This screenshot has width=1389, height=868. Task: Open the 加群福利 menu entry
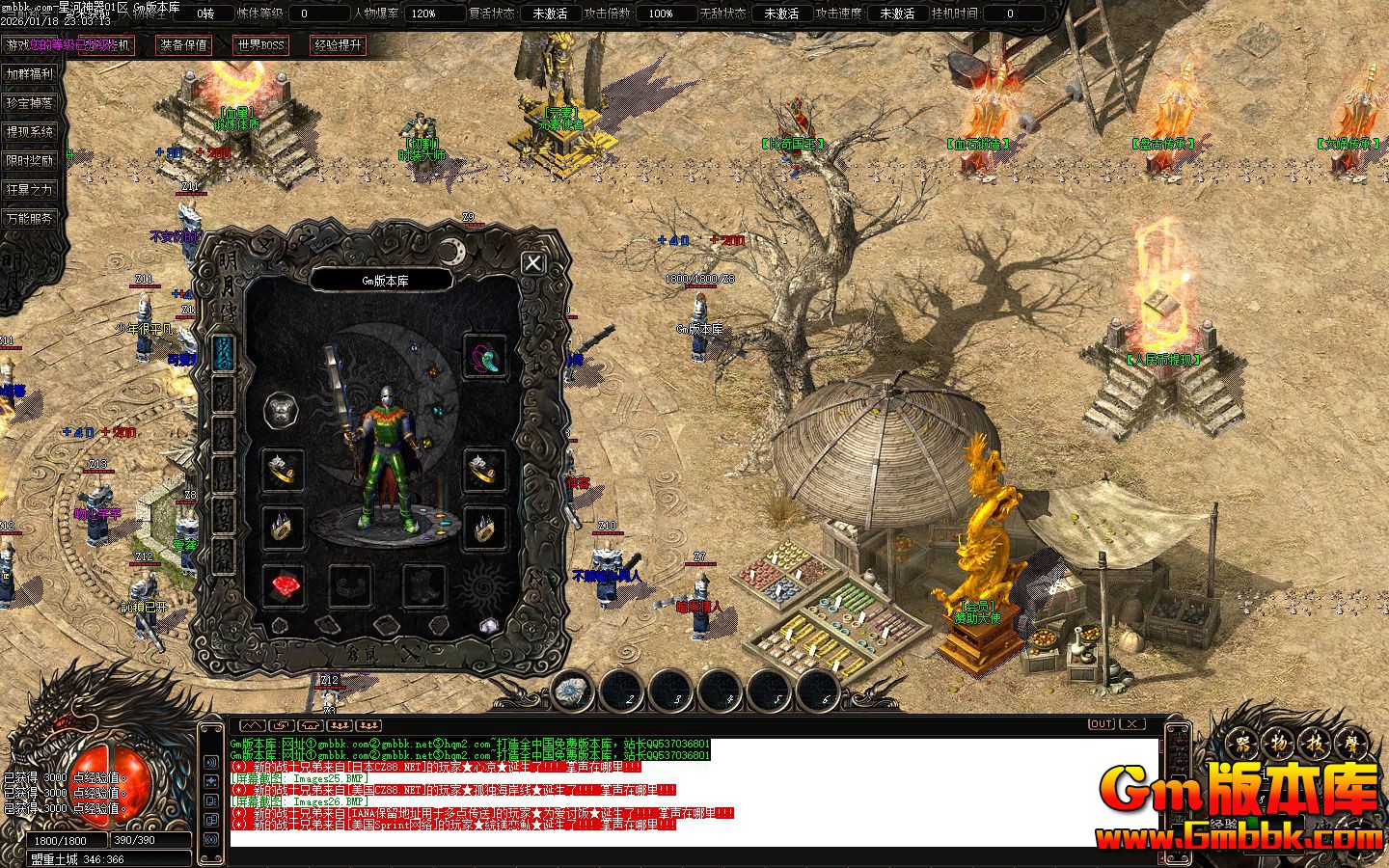click(x=29, y=74)
